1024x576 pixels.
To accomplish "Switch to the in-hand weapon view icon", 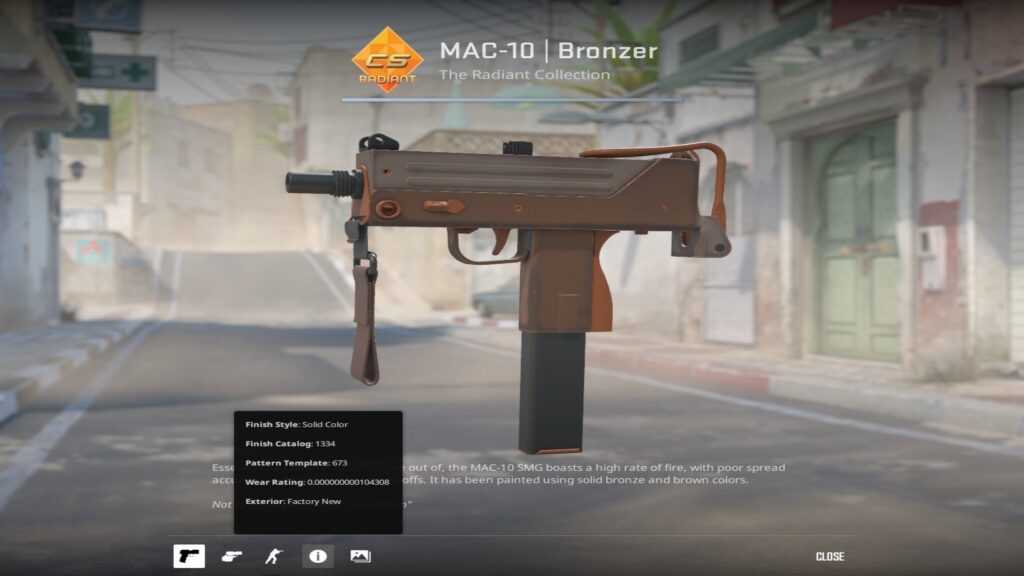I will pos(232,556).
